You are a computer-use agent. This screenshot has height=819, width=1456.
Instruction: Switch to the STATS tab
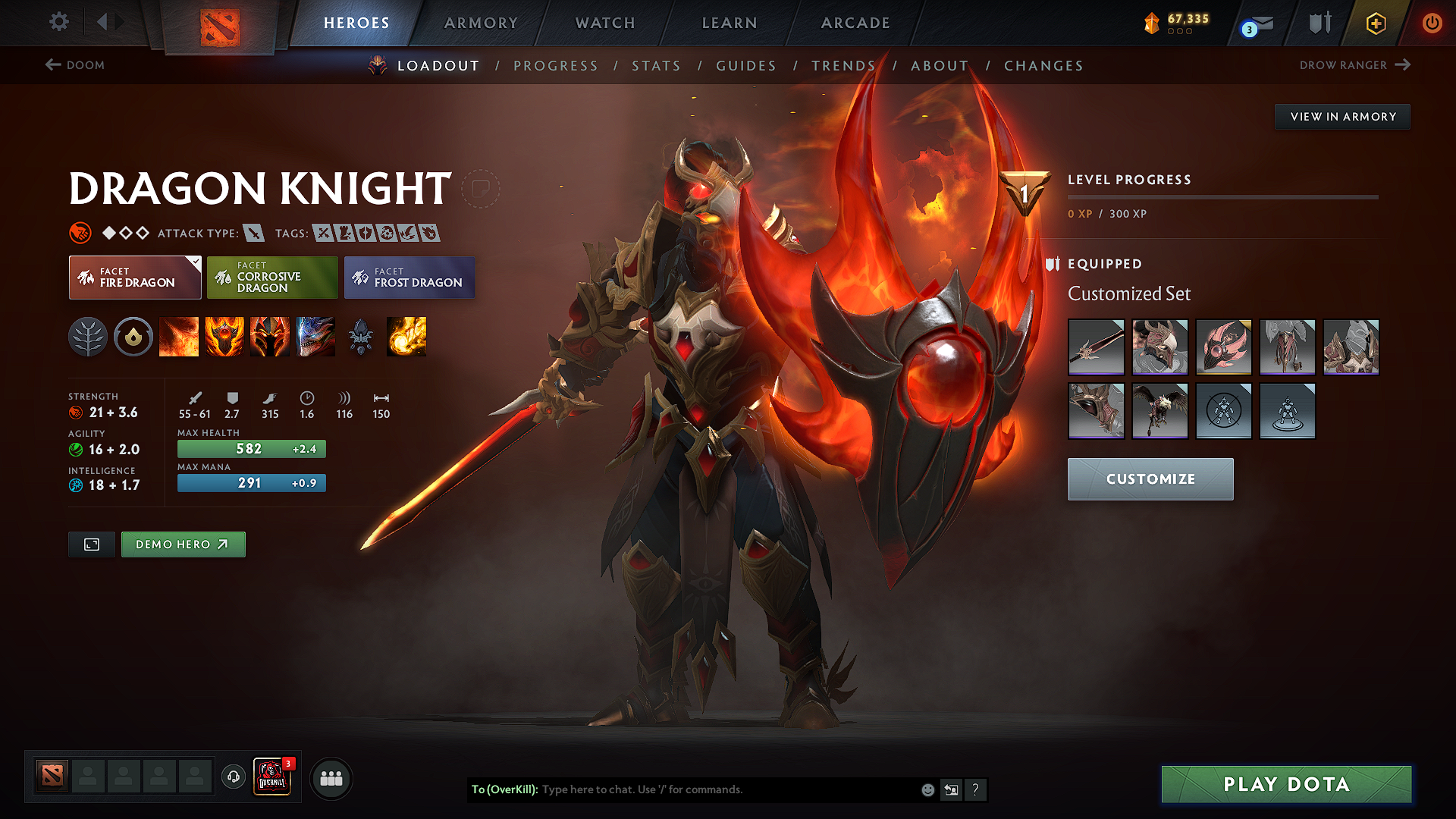(656, 66)
